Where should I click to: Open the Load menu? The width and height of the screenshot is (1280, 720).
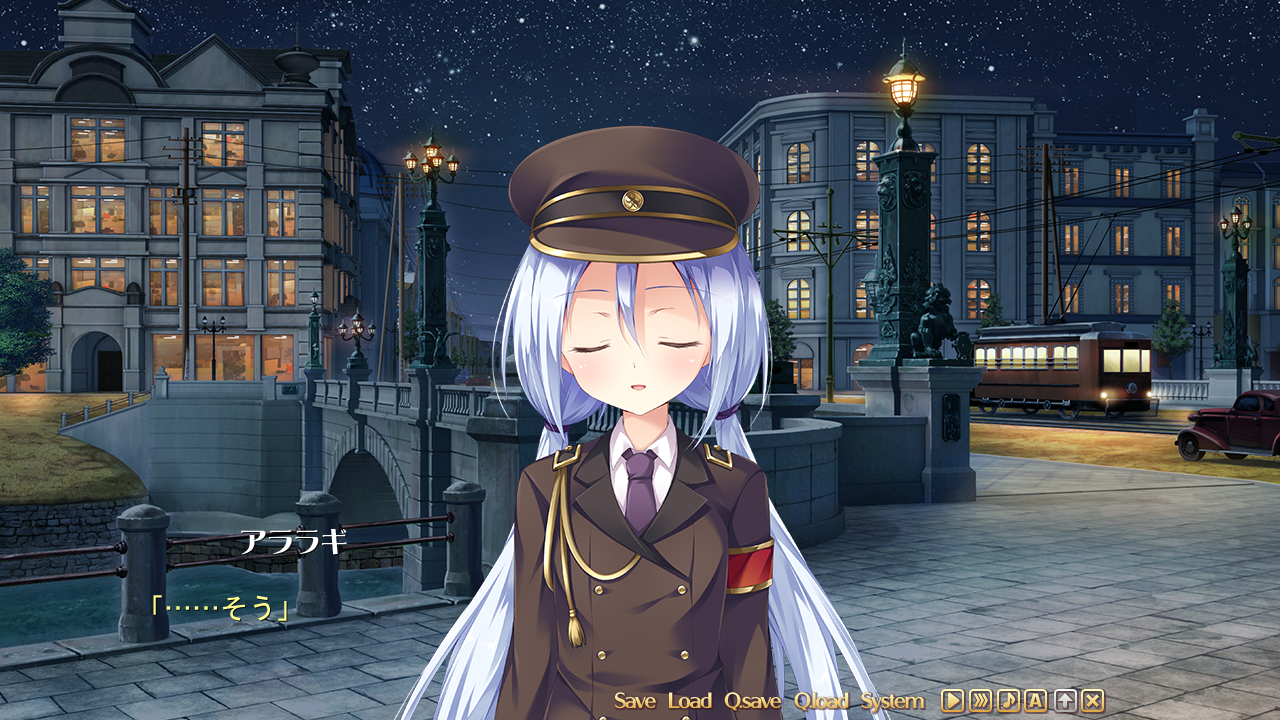689,701
